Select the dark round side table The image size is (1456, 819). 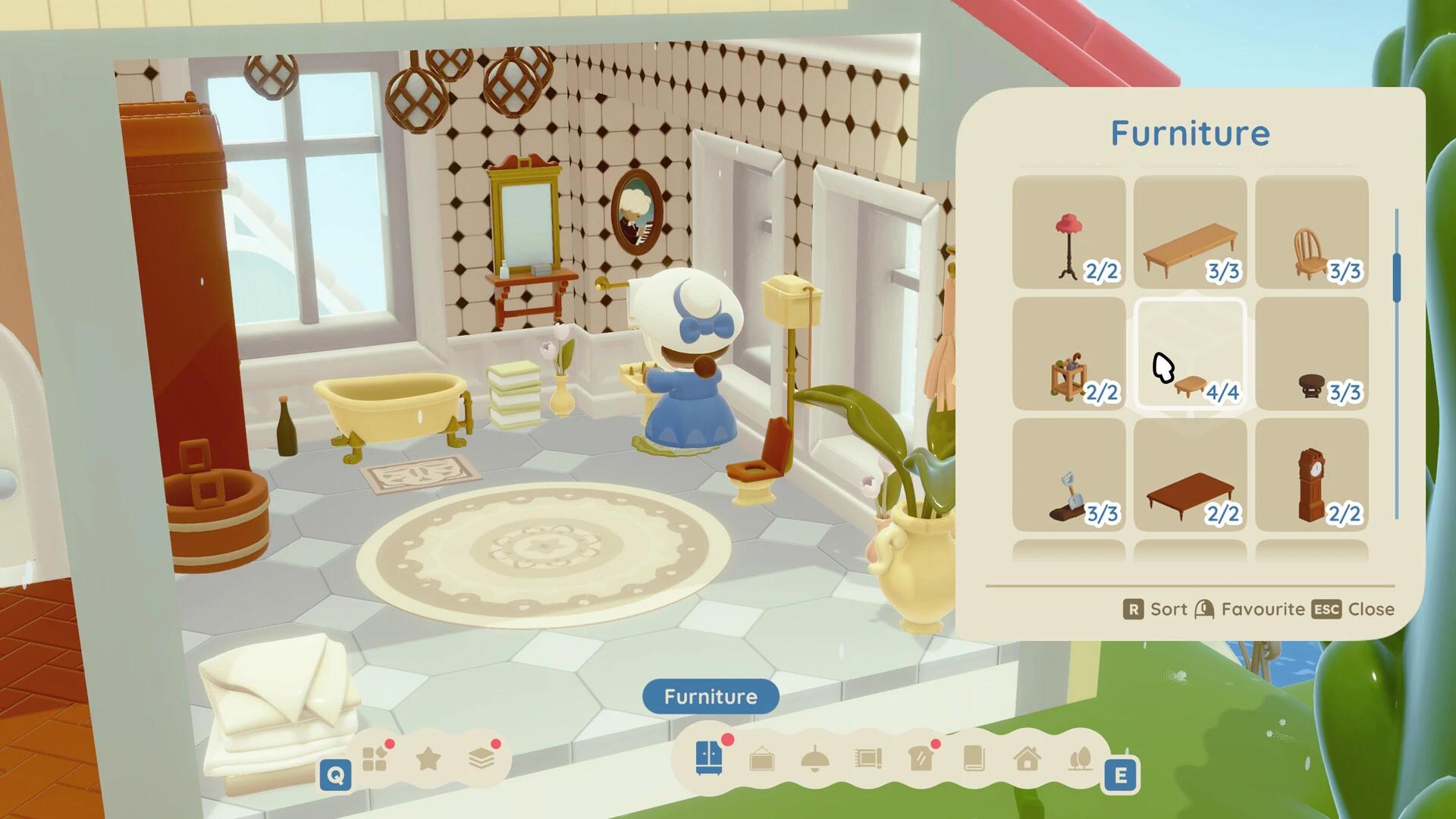point(1311,353)
